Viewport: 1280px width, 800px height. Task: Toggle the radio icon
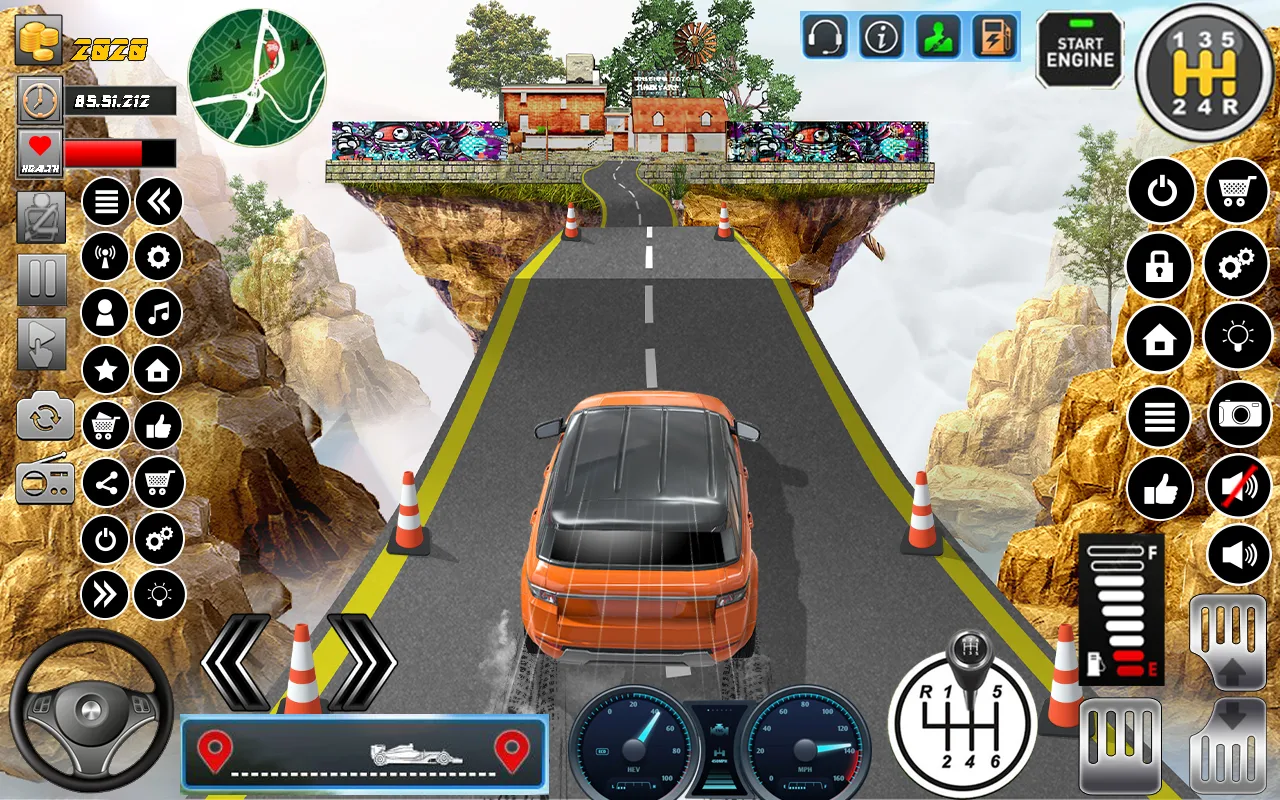tap(45, 483)
